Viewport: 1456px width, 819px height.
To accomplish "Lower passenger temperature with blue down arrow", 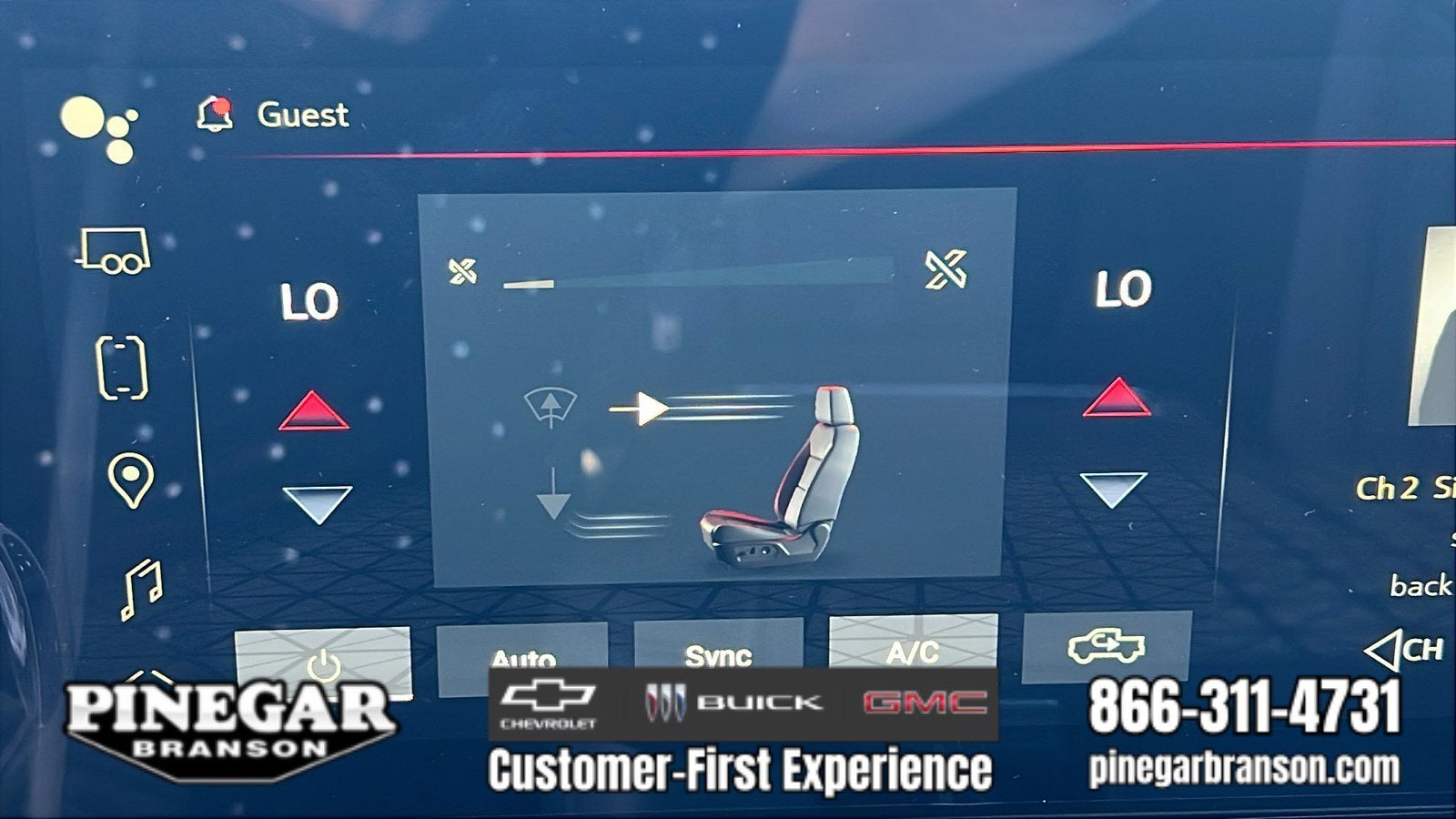I will [x=1113, y=489].
